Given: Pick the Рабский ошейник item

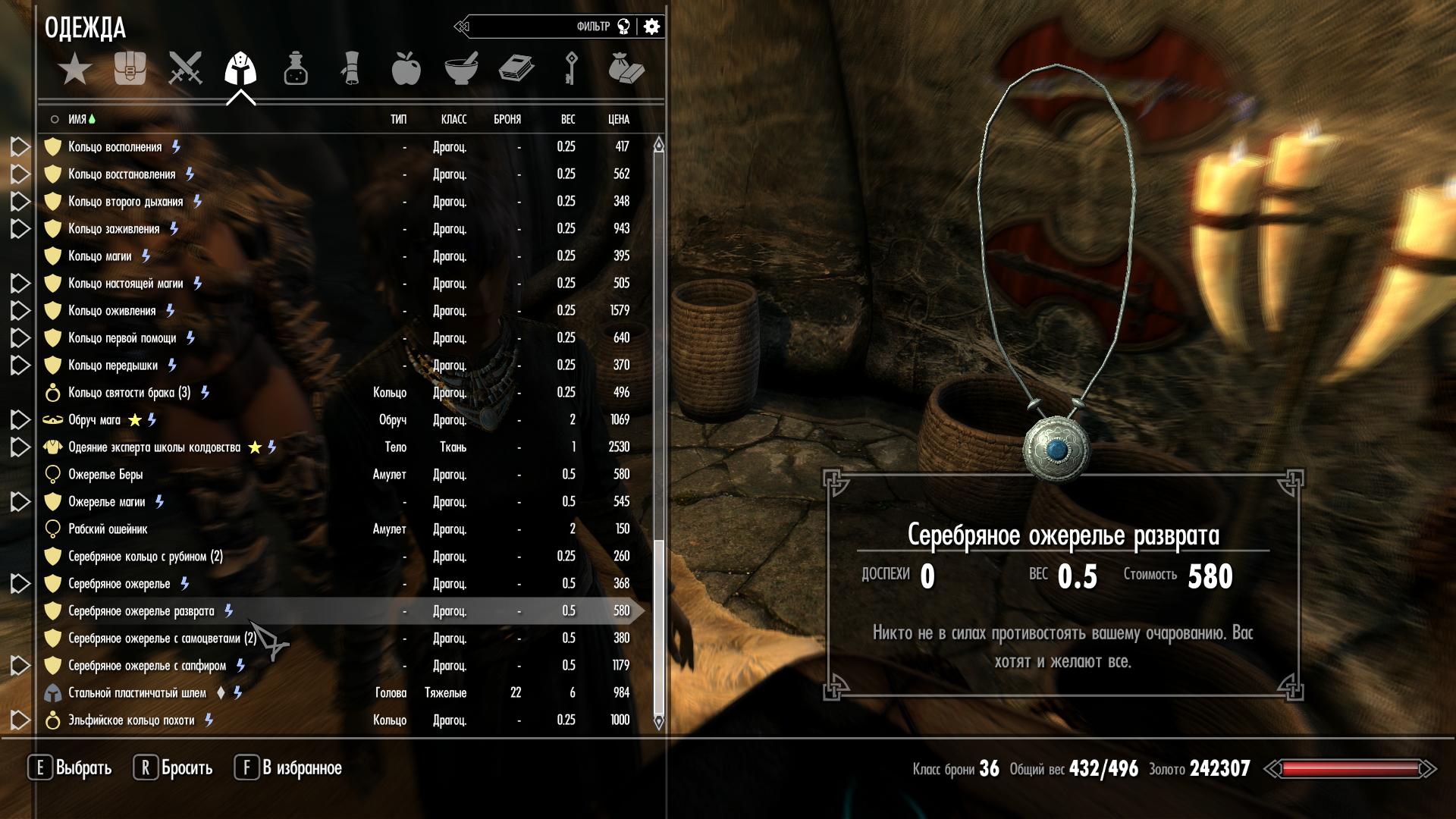Looking at the screenshot, I should pyautogui.click(x=108, y=529).
